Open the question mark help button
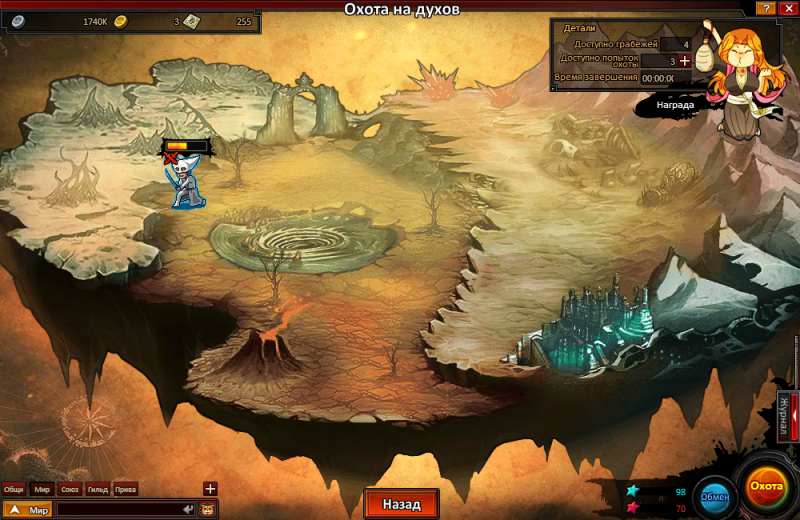 (765, 8)
